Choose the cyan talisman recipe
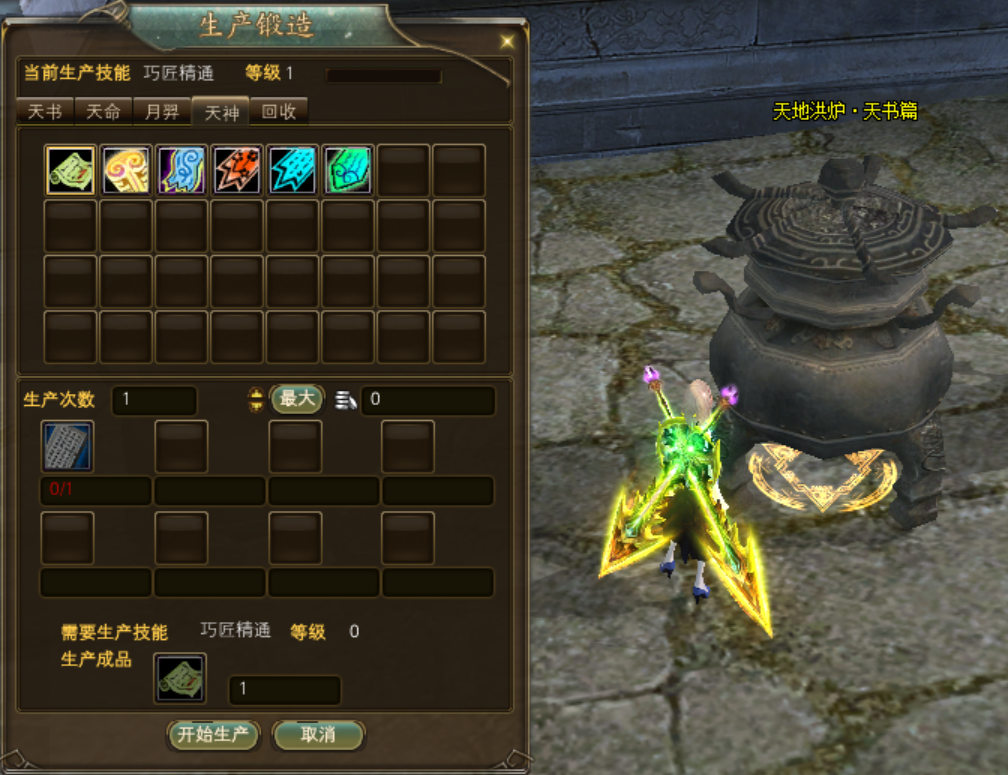The width and height of the screenshot is (1008, 775). coord(293,170)
